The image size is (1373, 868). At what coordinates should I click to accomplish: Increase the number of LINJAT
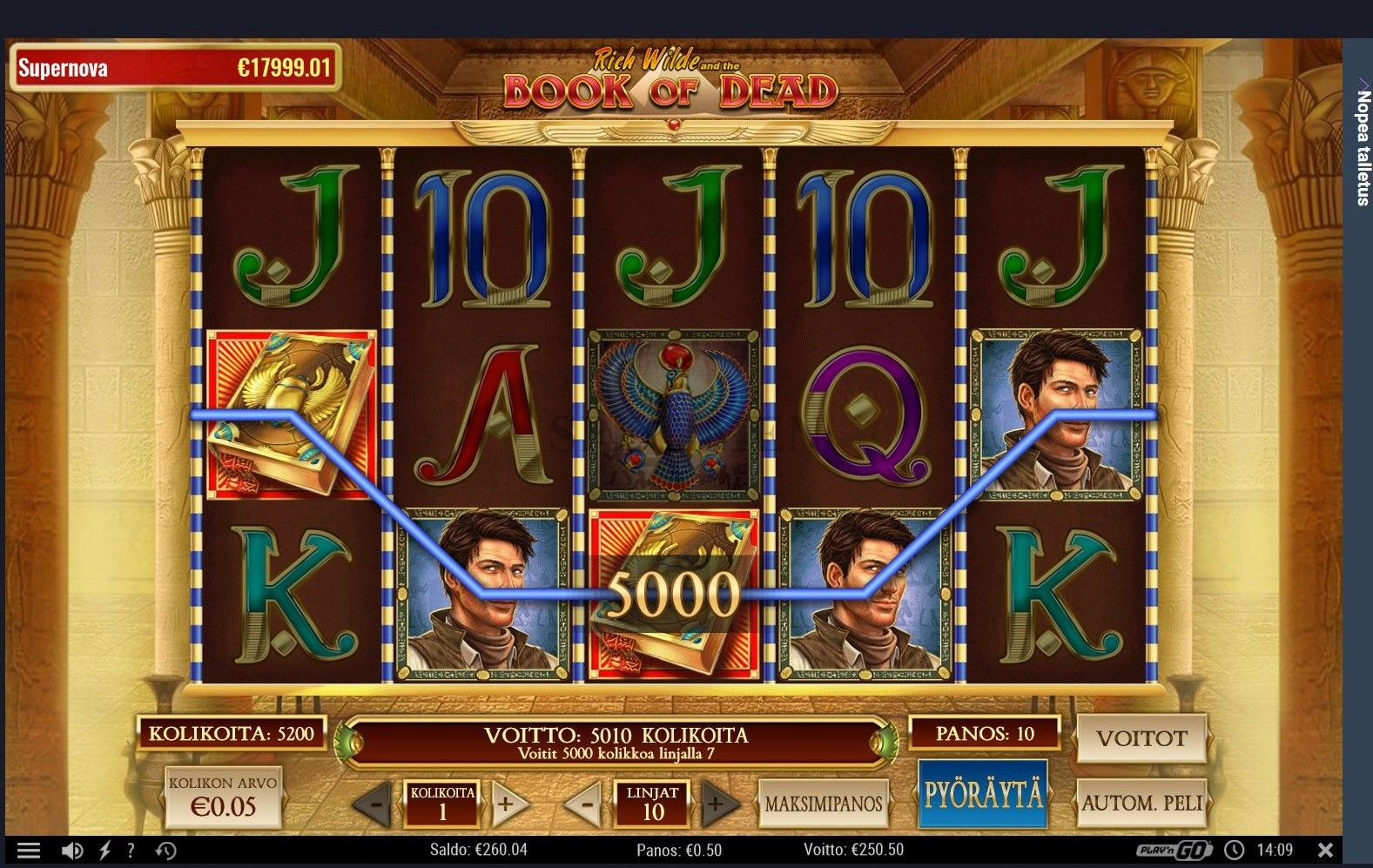click(717, 804)
